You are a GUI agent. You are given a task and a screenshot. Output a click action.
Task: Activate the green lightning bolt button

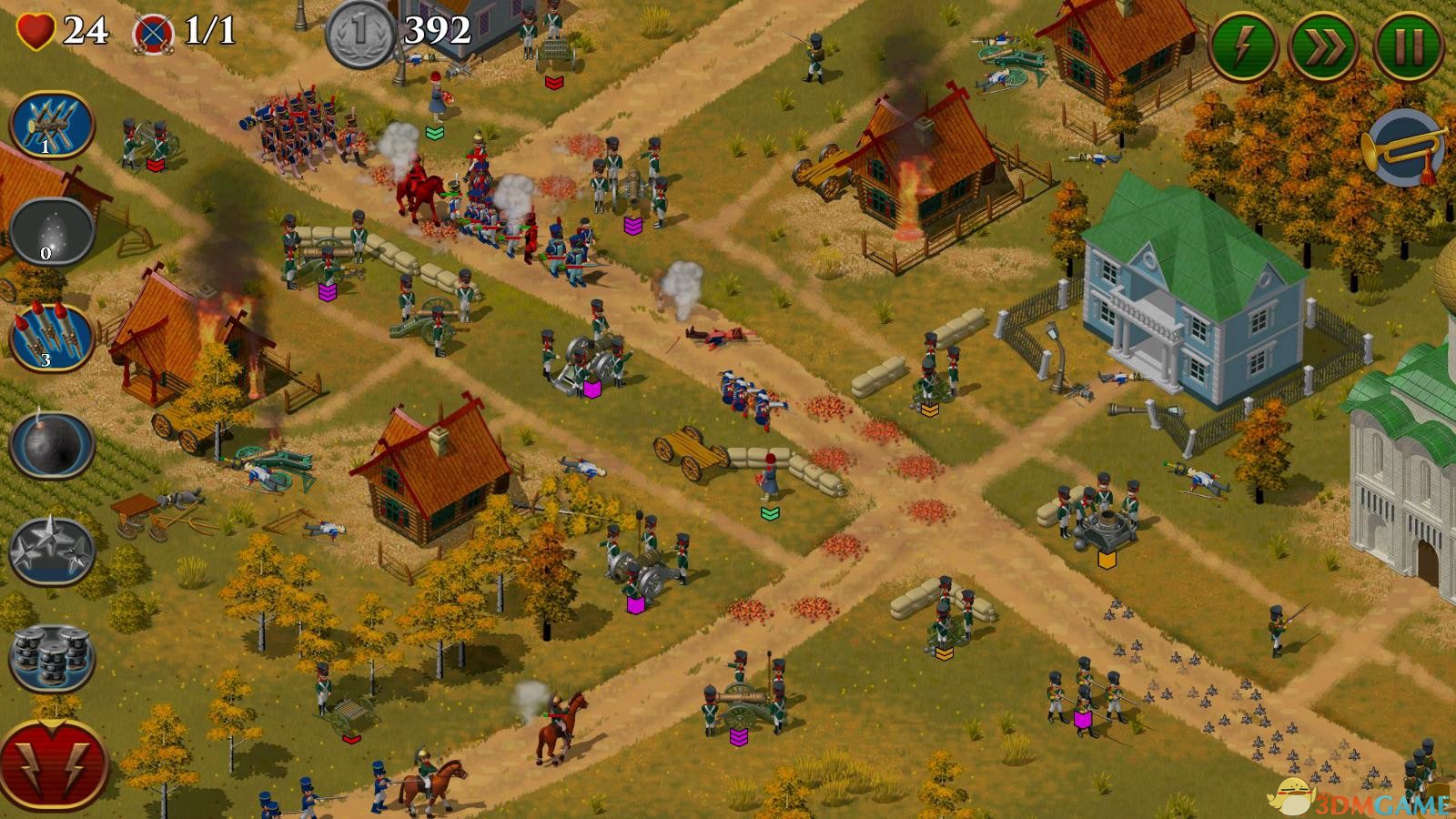click(x=1244, y=45)
